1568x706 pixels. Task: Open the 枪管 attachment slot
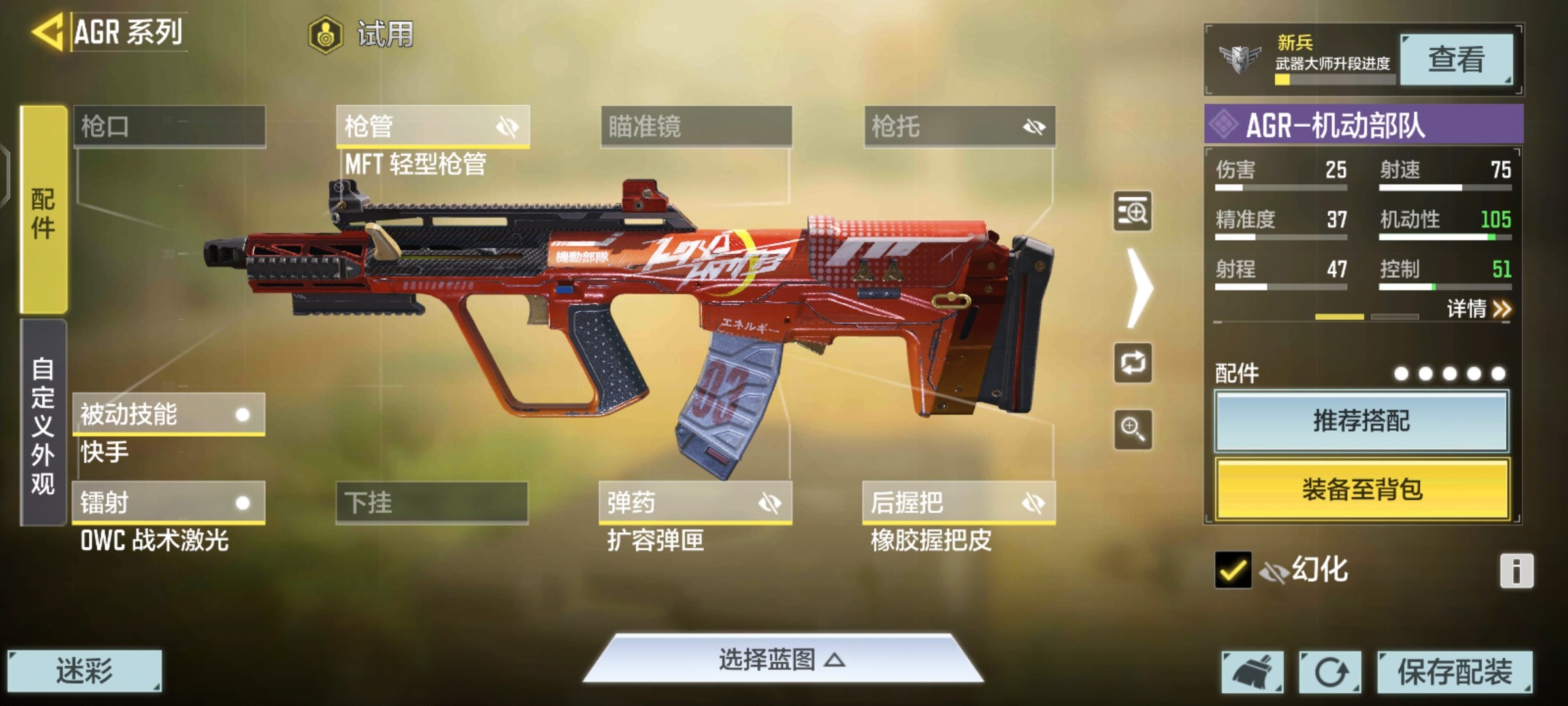432,126
